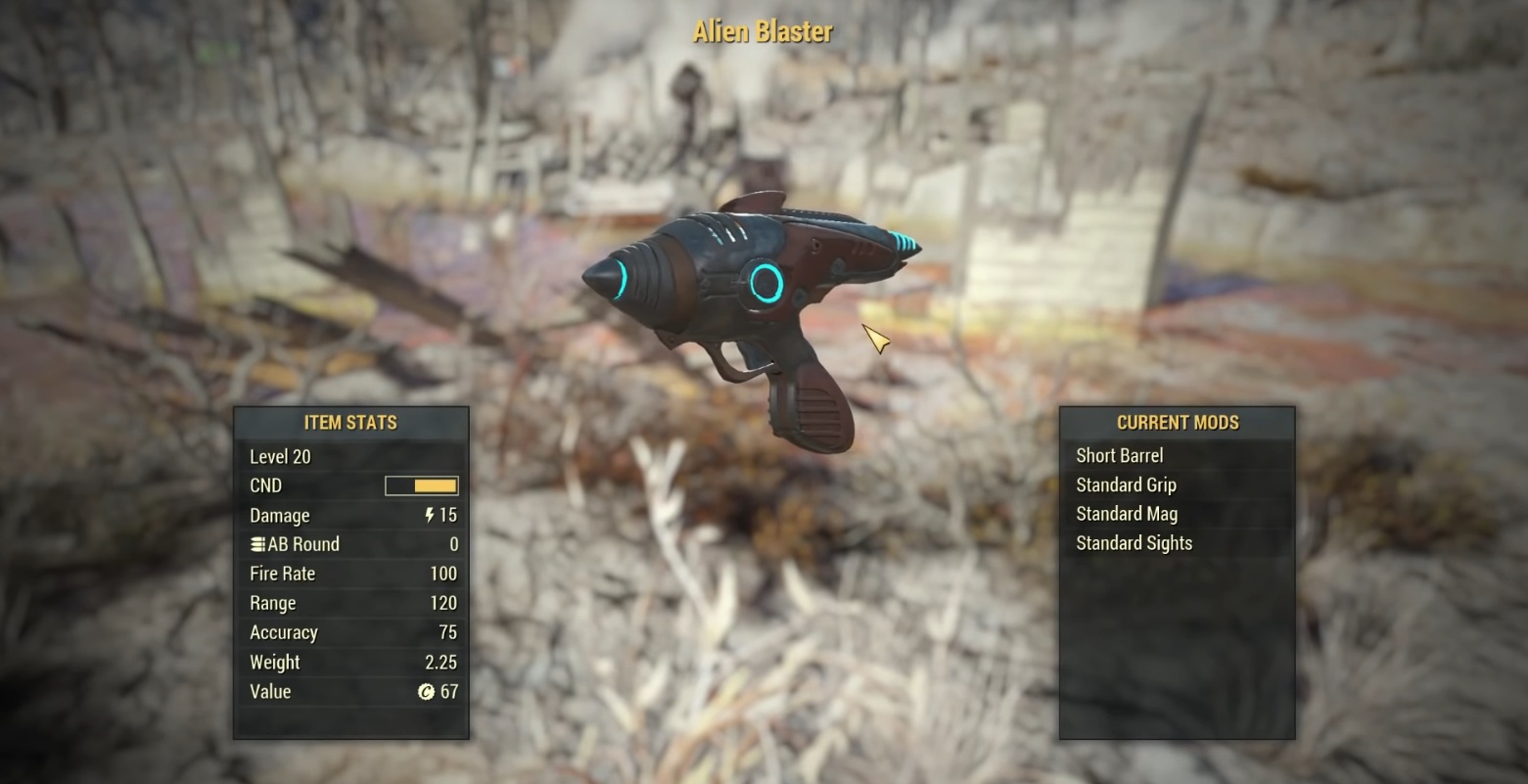Click the Weight value reading 2.25
Image resolution: width=1528 pixels, height=784 pixels.
tap(441, 662)
